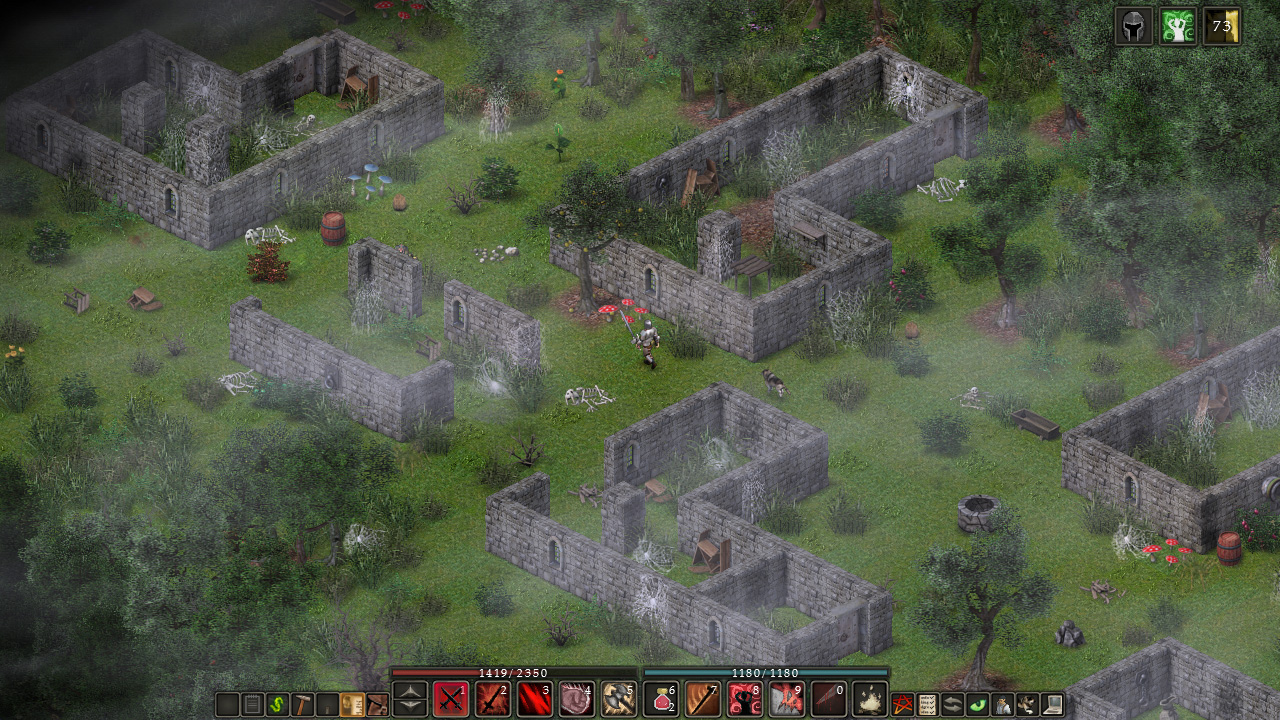
Task: Use the orange staff strike skill in slot 7
Action: (x=703, y=698)
